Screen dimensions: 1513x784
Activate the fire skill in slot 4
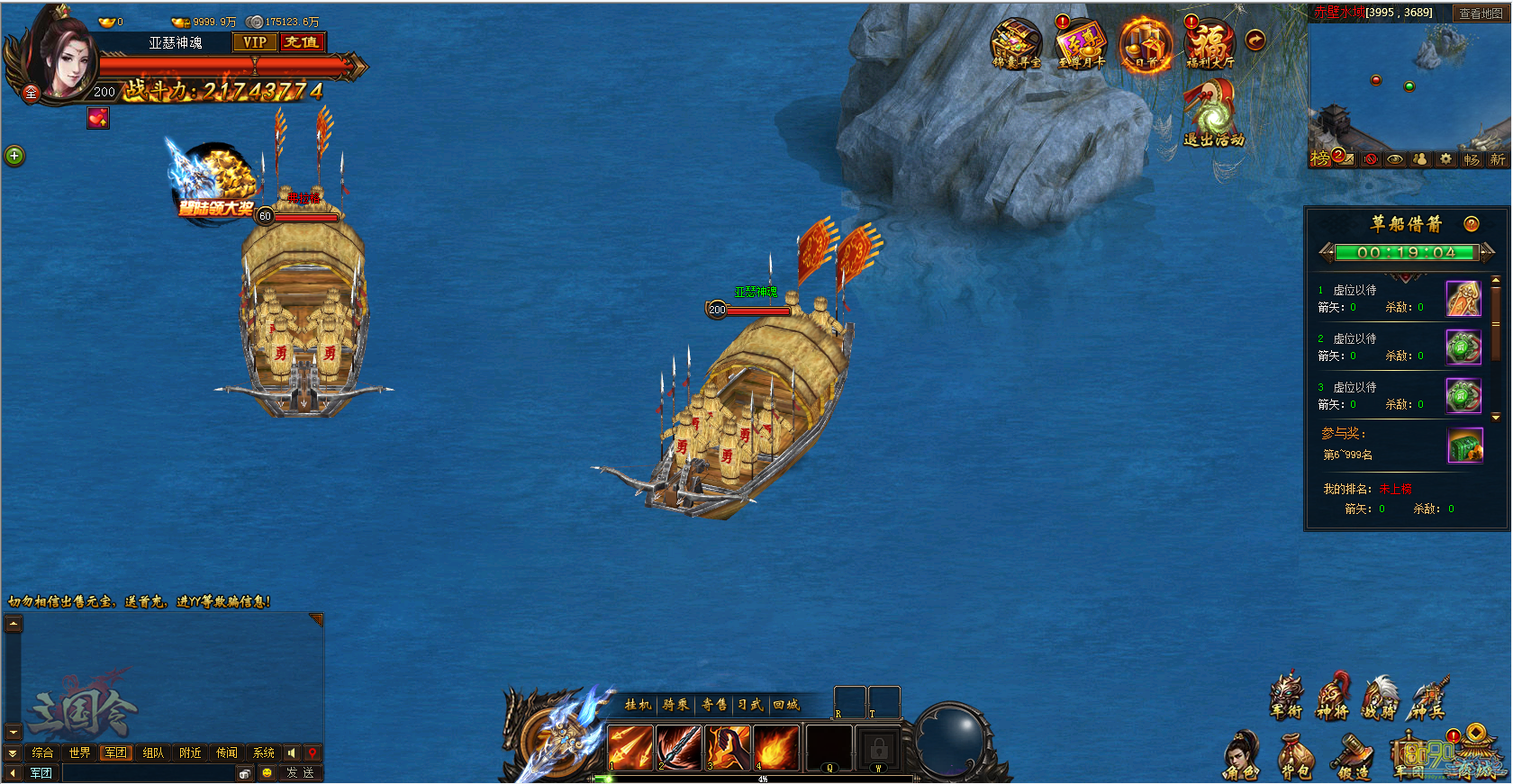(x=775, y=748)
